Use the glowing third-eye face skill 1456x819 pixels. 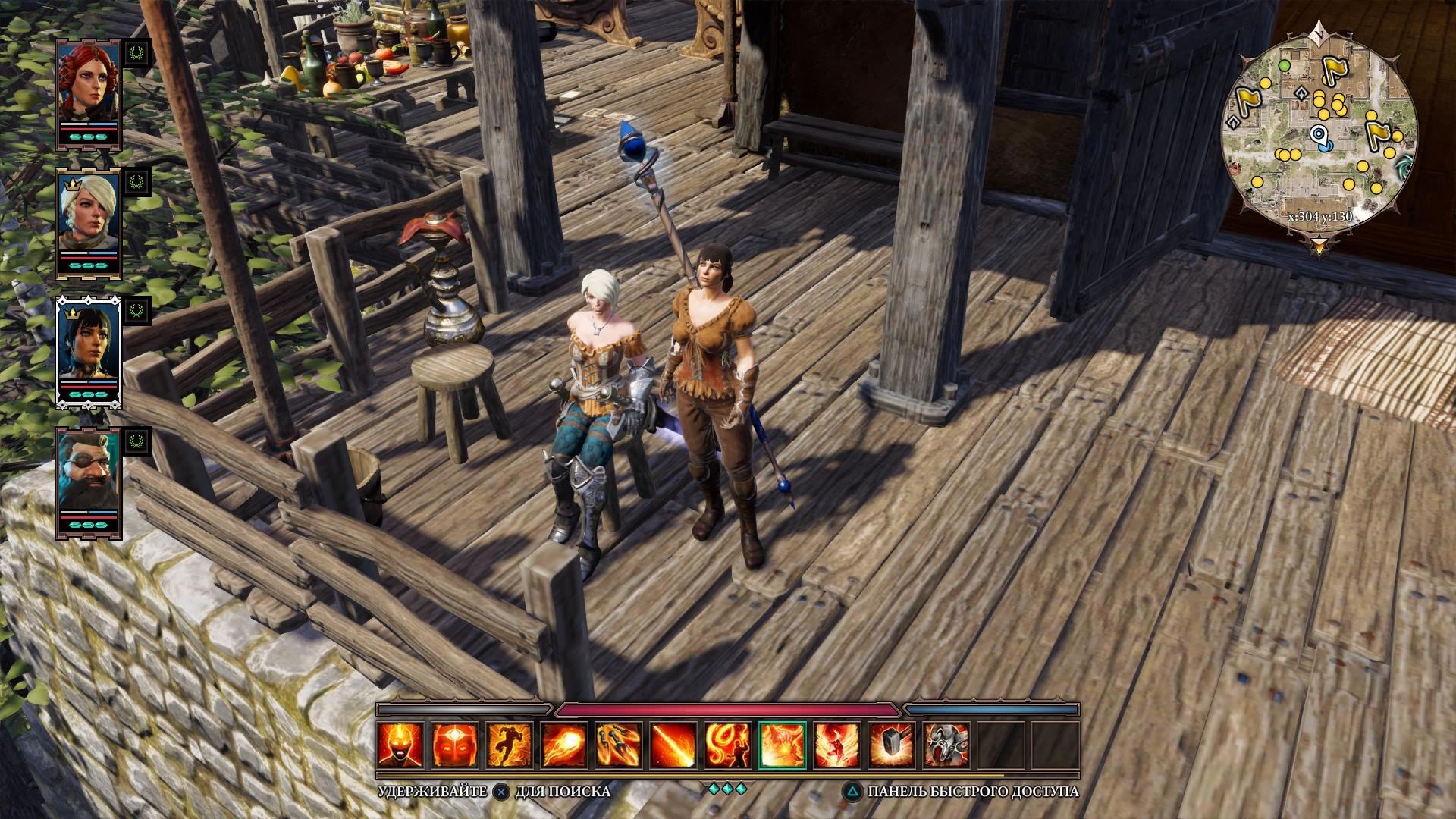tap(455, 745)
